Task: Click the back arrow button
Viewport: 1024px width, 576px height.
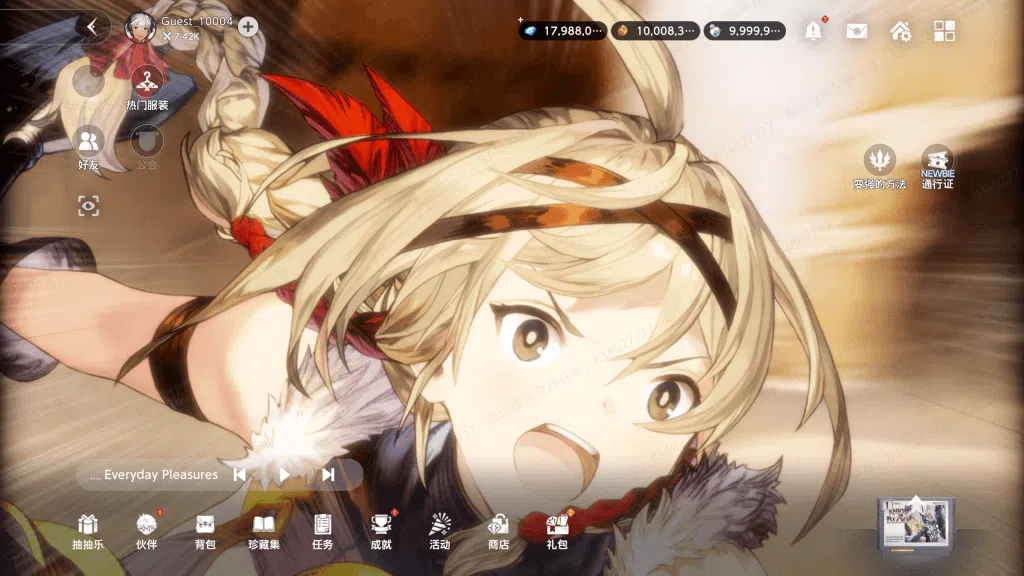Action: click(x=93, y=27)
